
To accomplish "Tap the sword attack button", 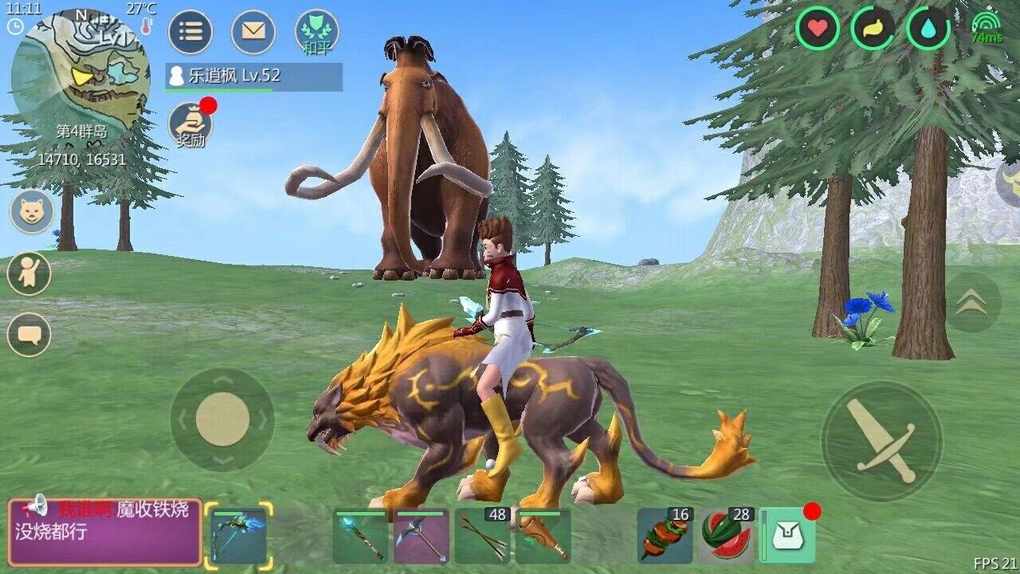I will (881, 441).
